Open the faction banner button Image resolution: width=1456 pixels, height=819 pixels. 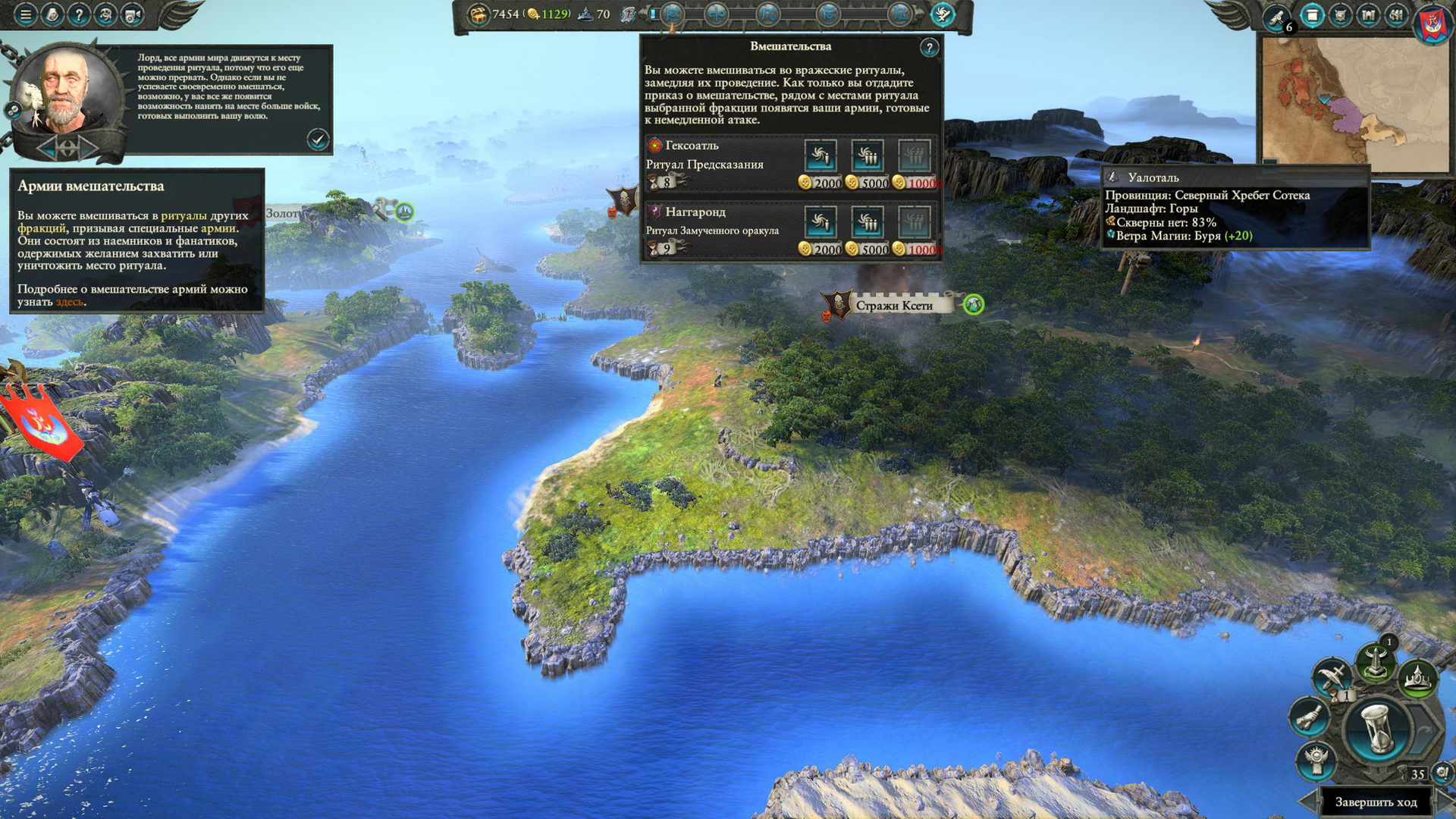pos(1432,23)
